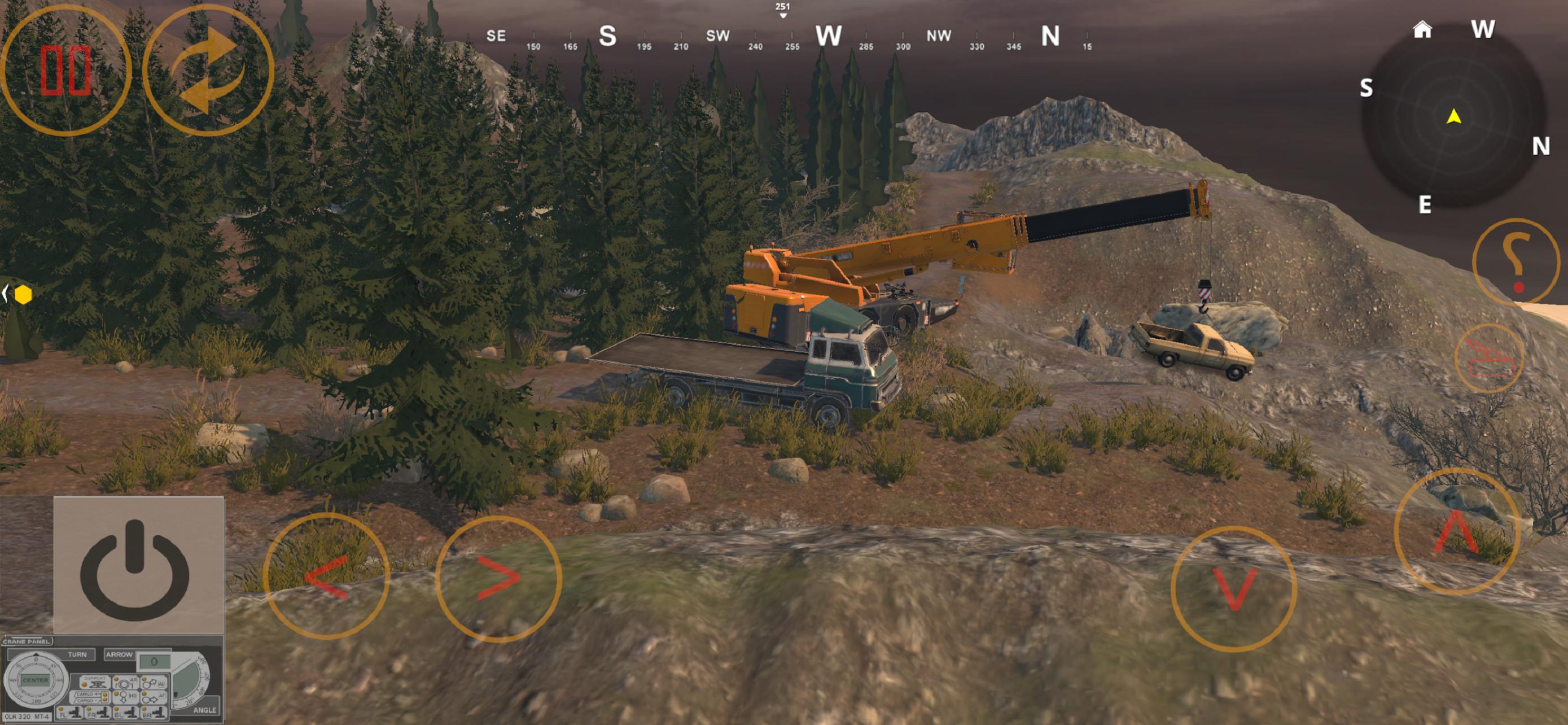Activate the FR outrigger leg control
The image size is (1568, 725).
(x=99, y=711)
